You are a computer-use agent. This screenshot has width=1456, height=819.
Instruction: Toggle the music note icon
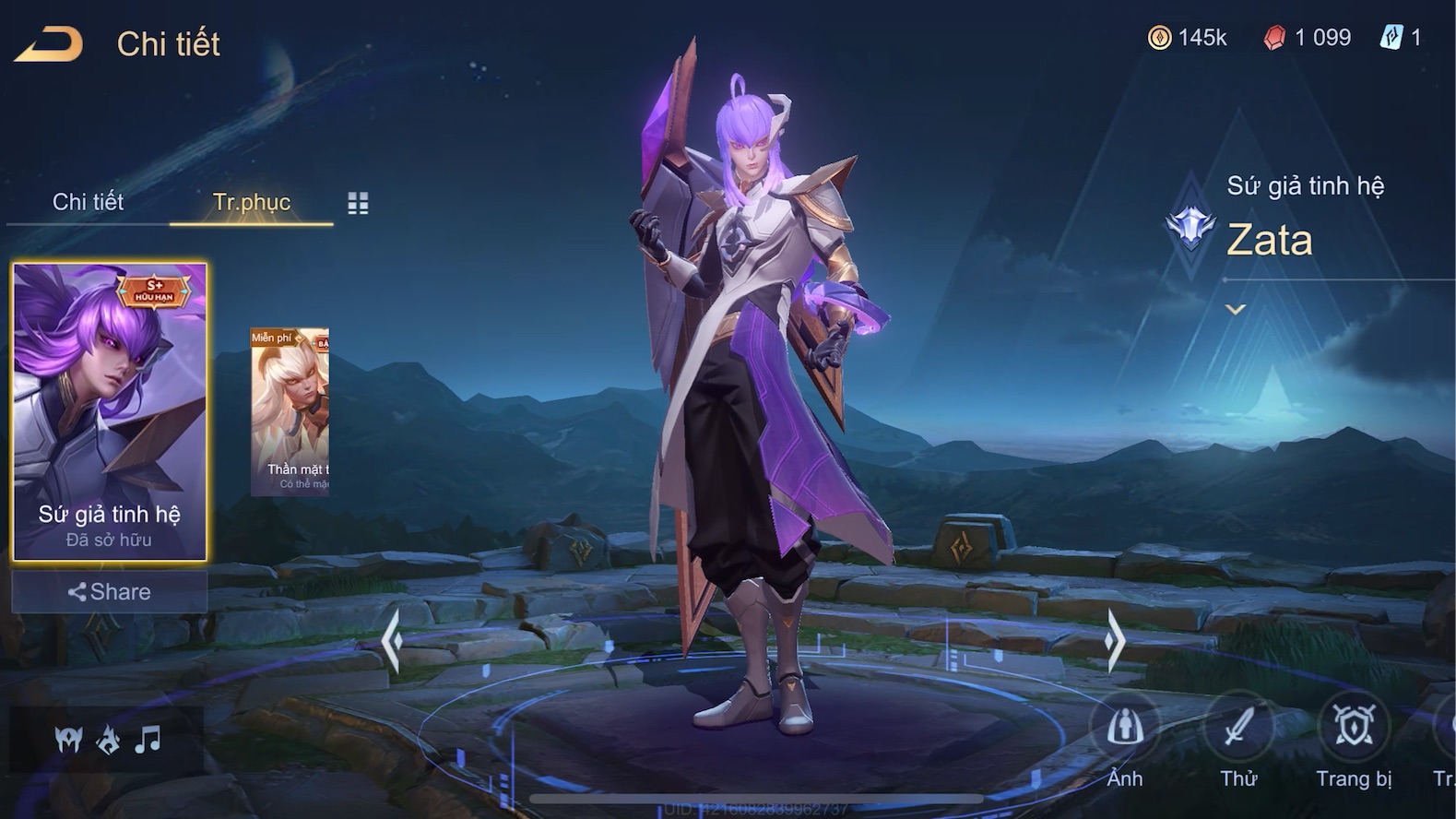tap(148, 739)
